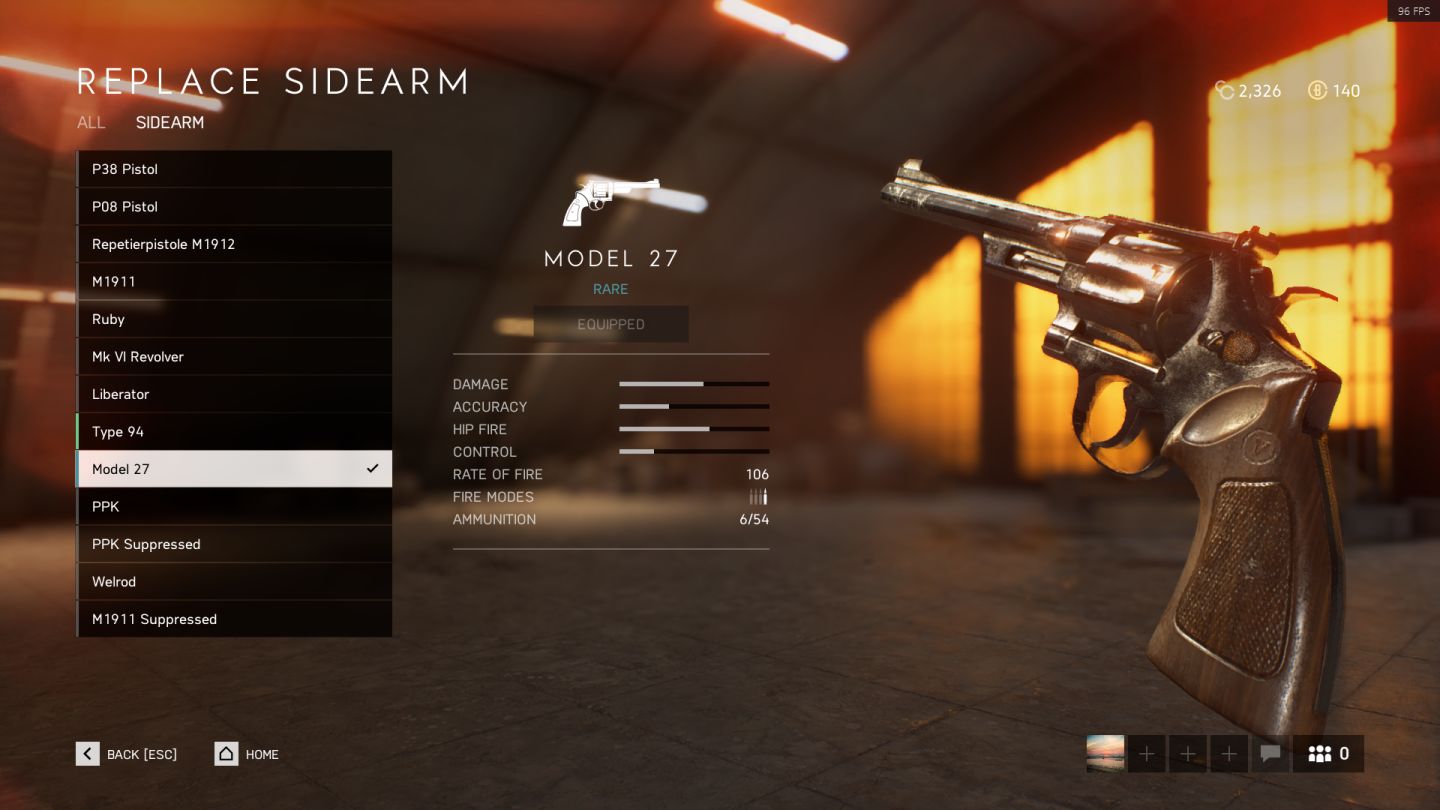1440x810 pixels.
Task: Click the greyed-out EQUIPPED button
Action: 611,324
